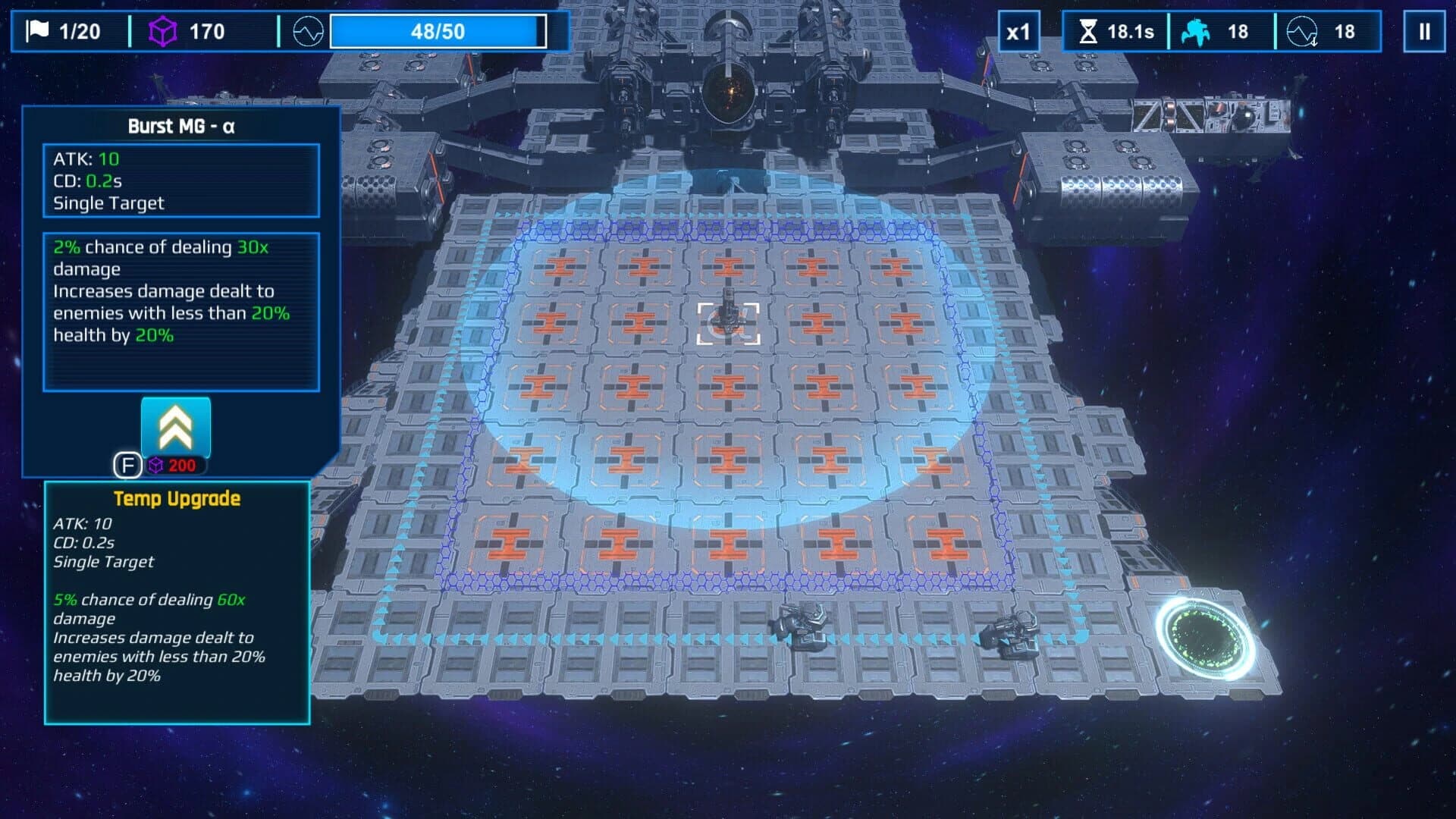
Task: Open the Burst MG - α title header
Action: tap(181, 127)
